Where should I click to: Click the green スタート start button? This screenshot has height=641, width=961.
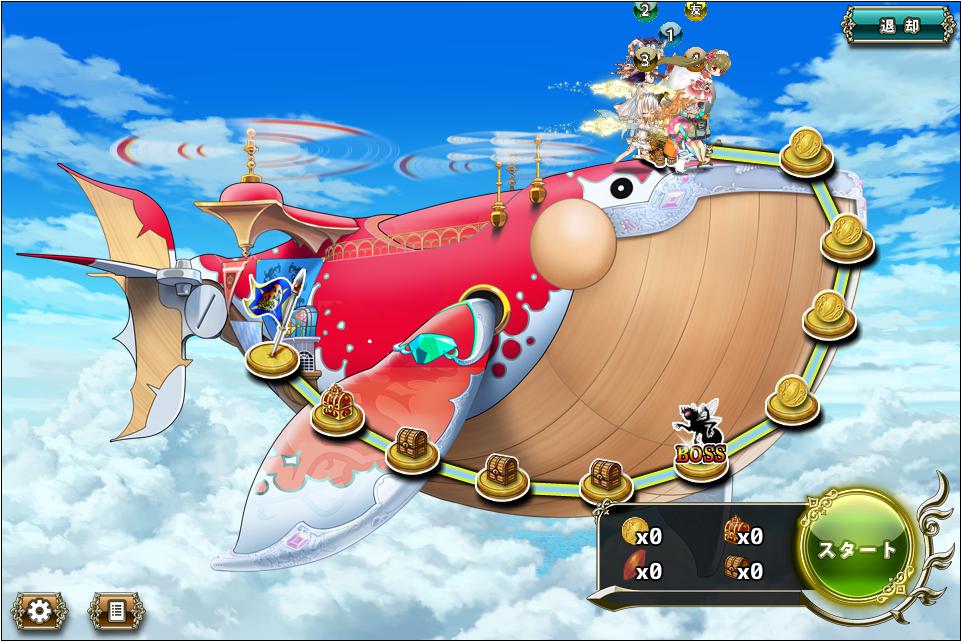(858, 549)
